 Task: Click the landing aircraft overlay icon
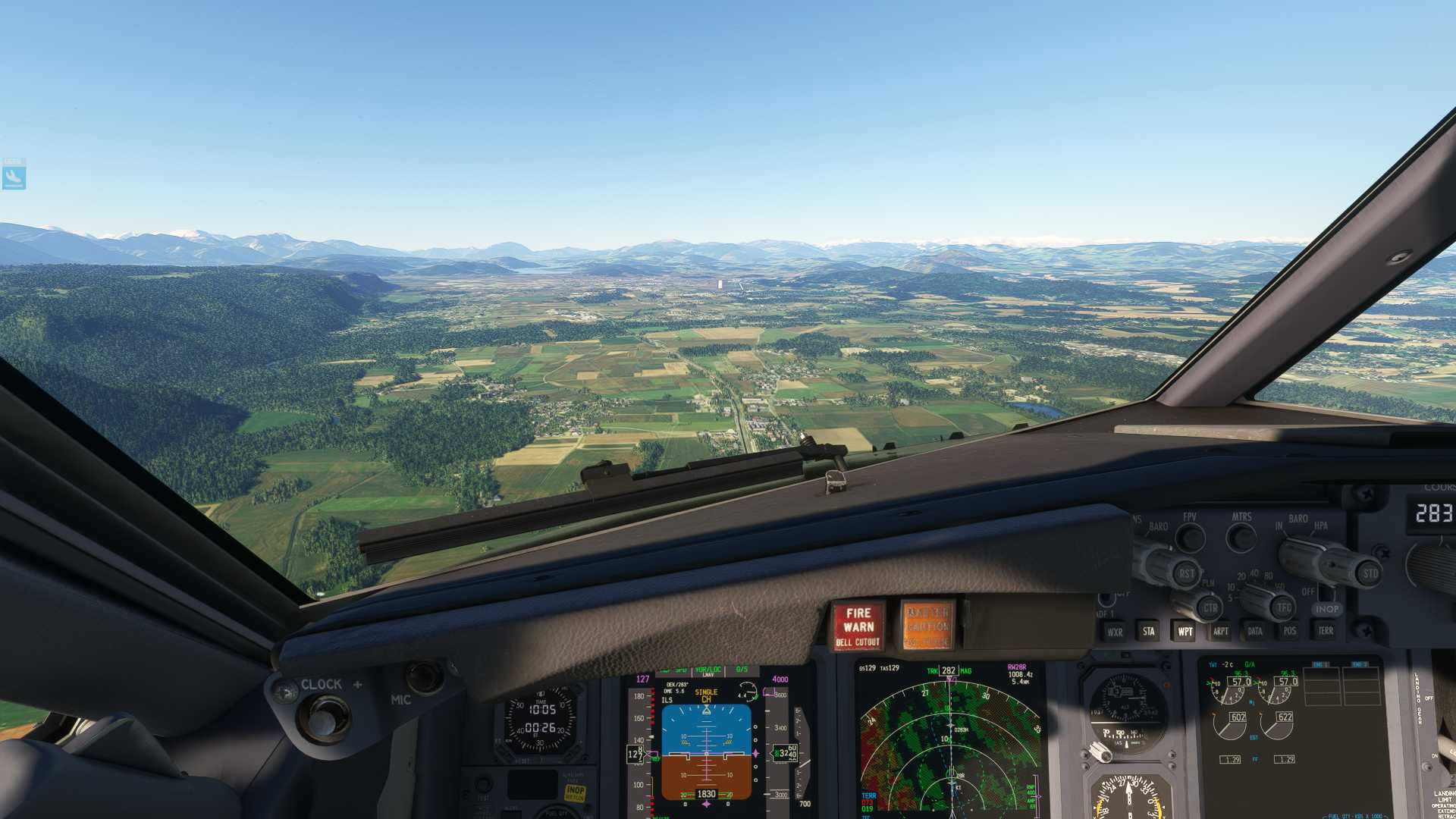click(14, 177)
